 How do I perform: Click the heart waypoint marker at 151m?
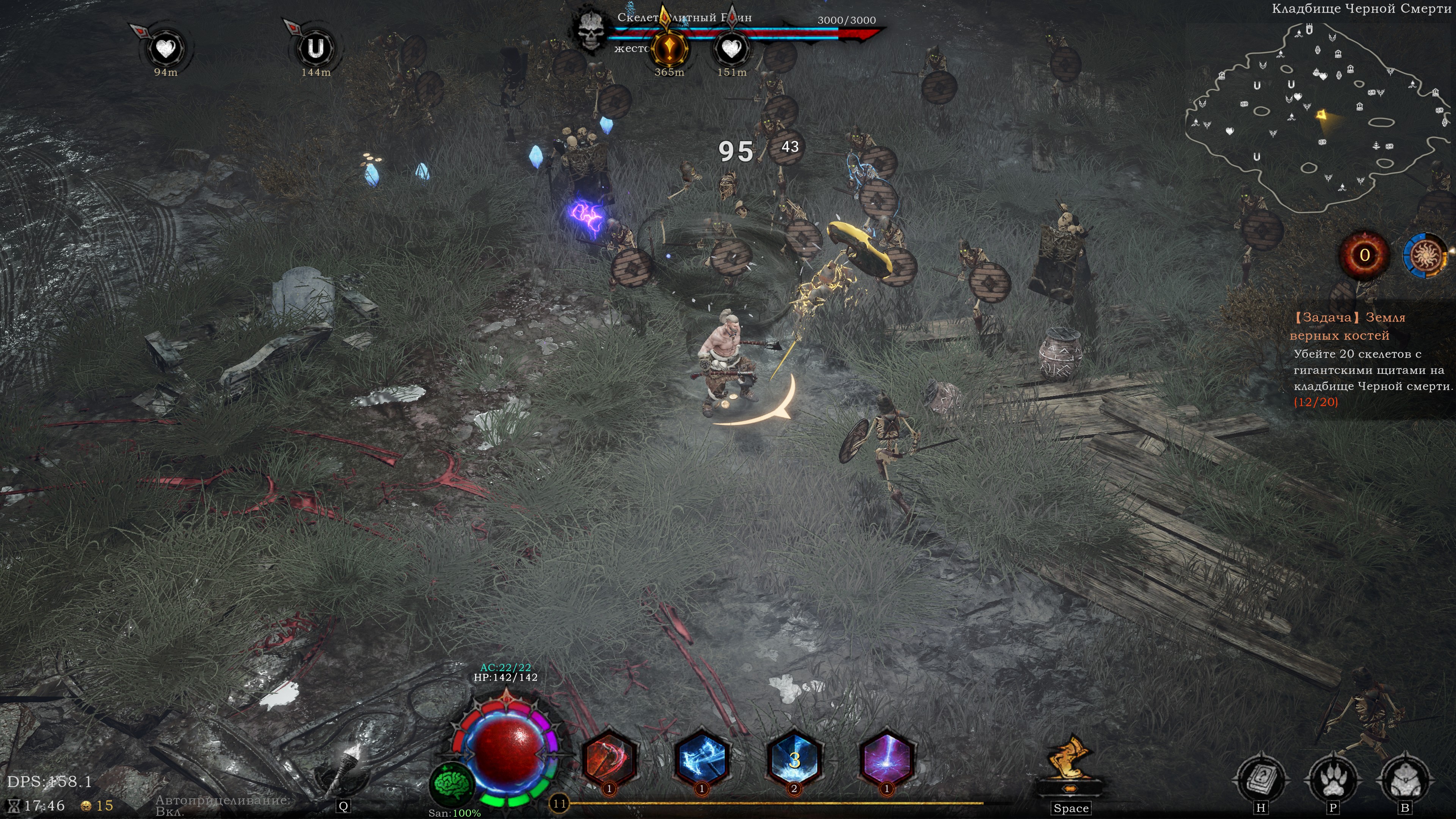(731, 49)
